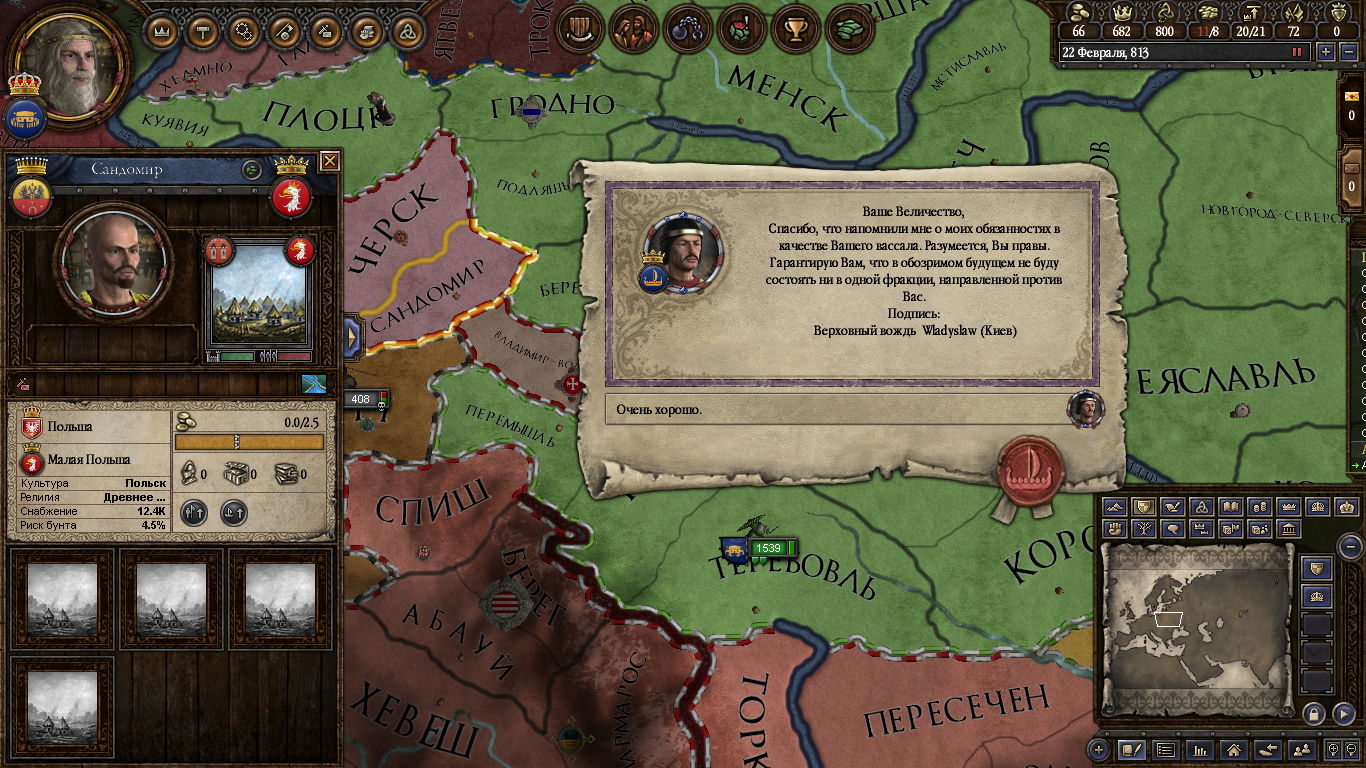The height and width of the screenshot is (768, 1366).
Task: Open the ledger bar-chart button
Action: [x=1201, y=749]
